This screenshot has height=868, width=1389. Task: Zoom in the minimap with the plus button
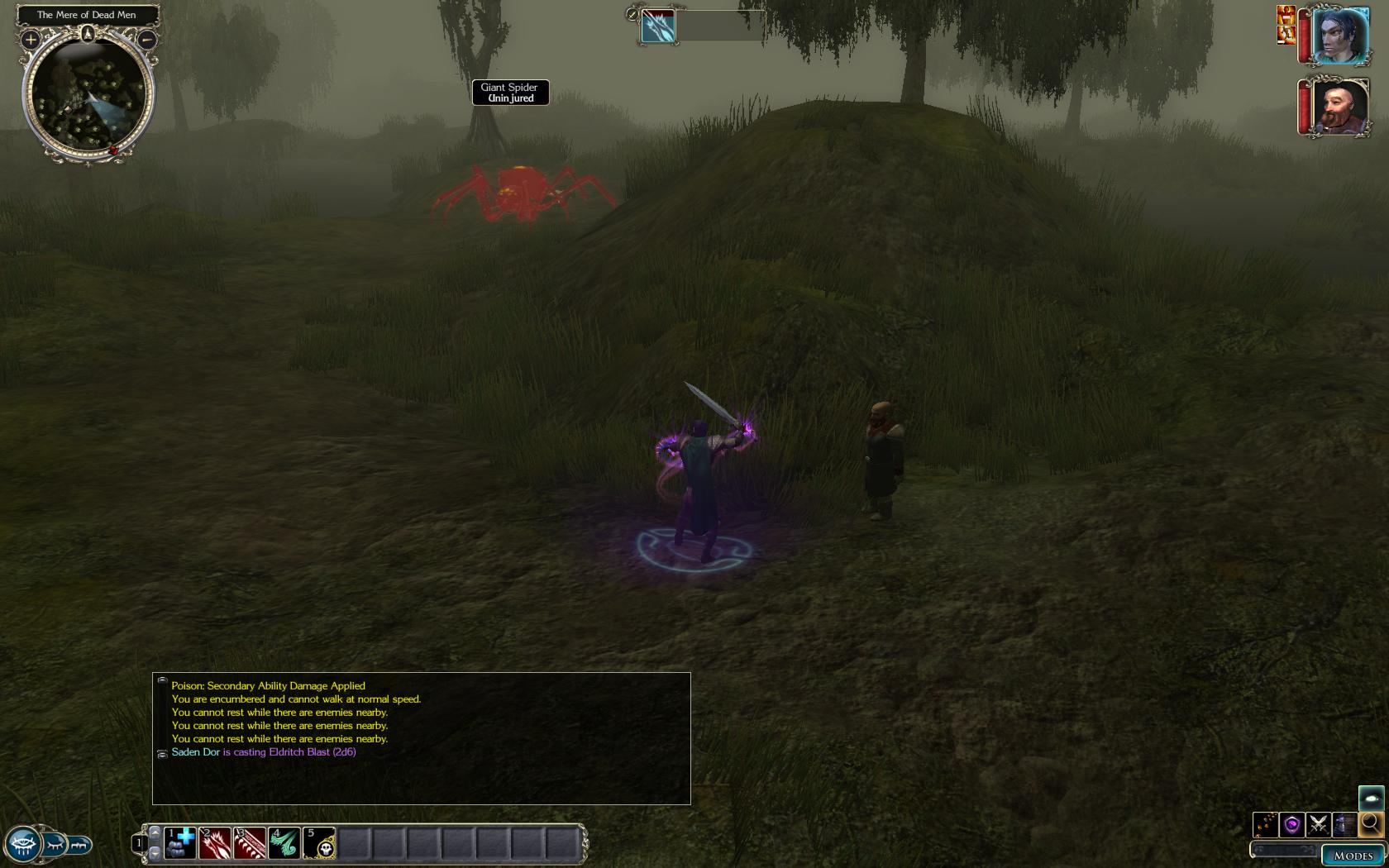click(31, 39)
